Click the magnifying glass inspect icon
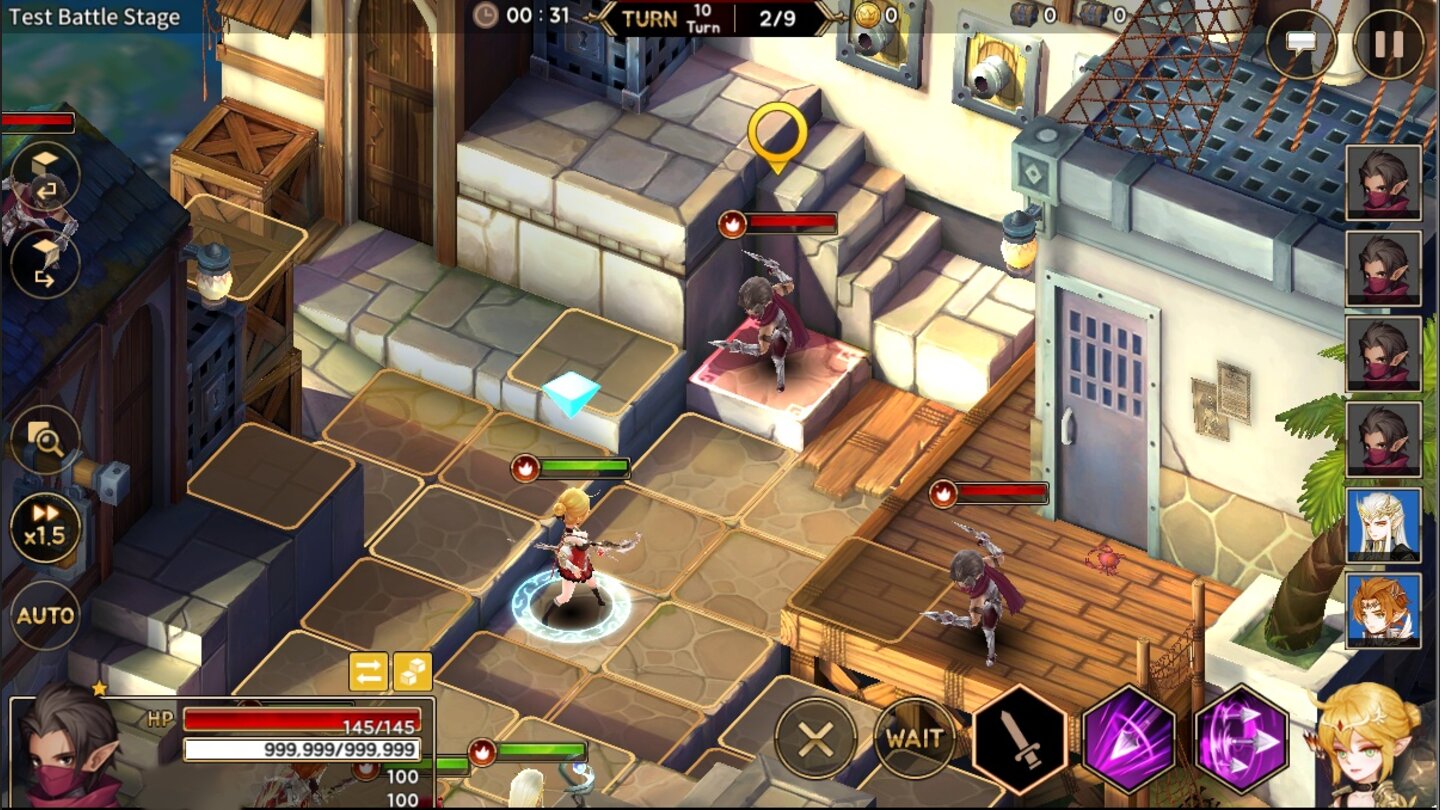The width and height of the screenshot is (1440, 810). (47, 440)
